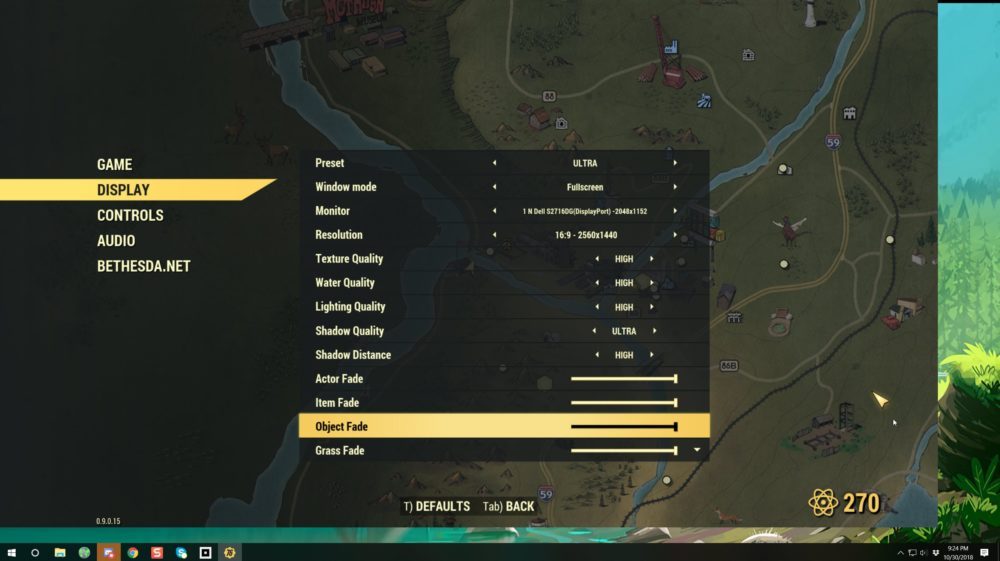The height and width of the screenshot is (561, 1000).
Task: Open the GAME settings section
Action: coord(114,165)
